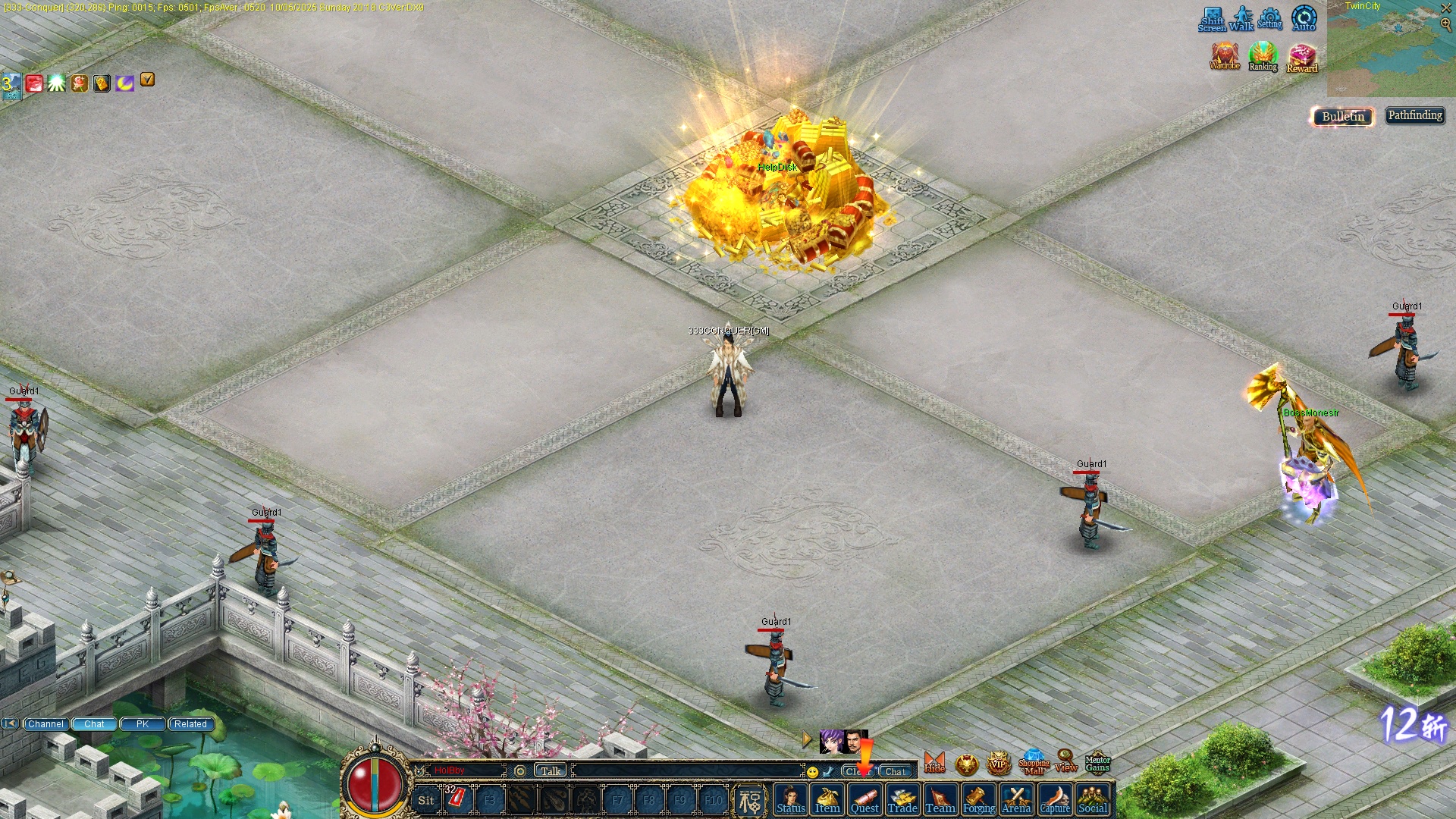Open the Shopping Mall
Image resolution: width=1456 pixels, height=819 pixels.
coord(1034,764)
